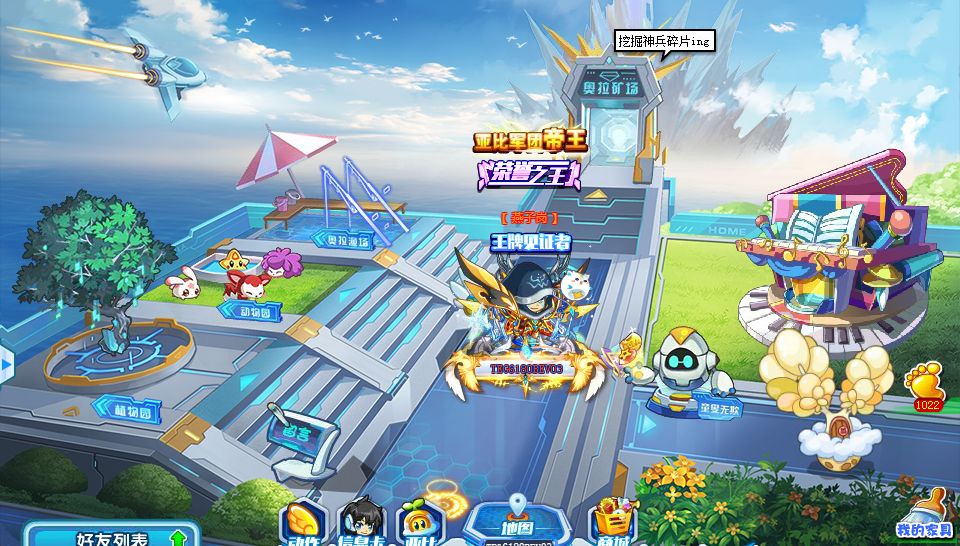Expand the 好友列表 friends list
The width and height of the screenshot is (960, 546).
(112, 535)
